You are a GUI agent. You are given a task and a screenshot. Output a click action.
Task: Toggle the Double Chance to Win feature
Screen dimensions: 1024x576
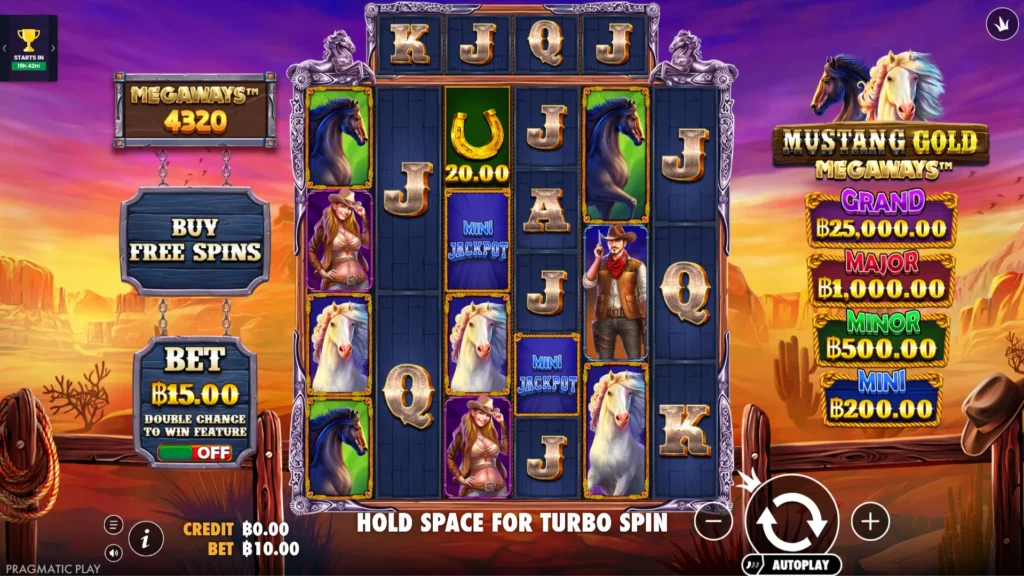[x=195, y=453]
